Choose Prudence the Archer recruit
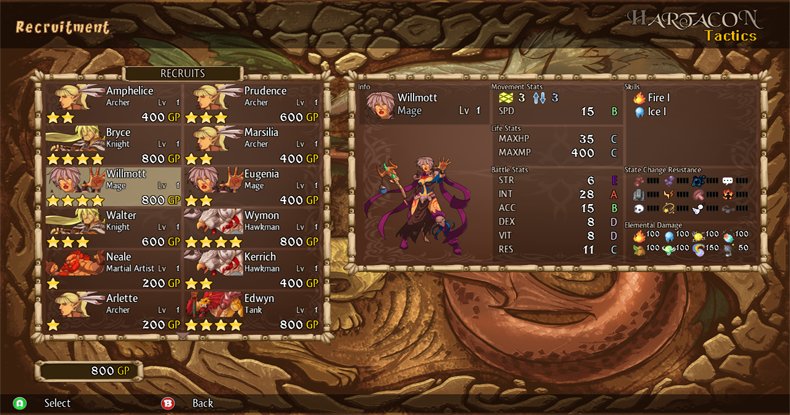 (252, 103)
